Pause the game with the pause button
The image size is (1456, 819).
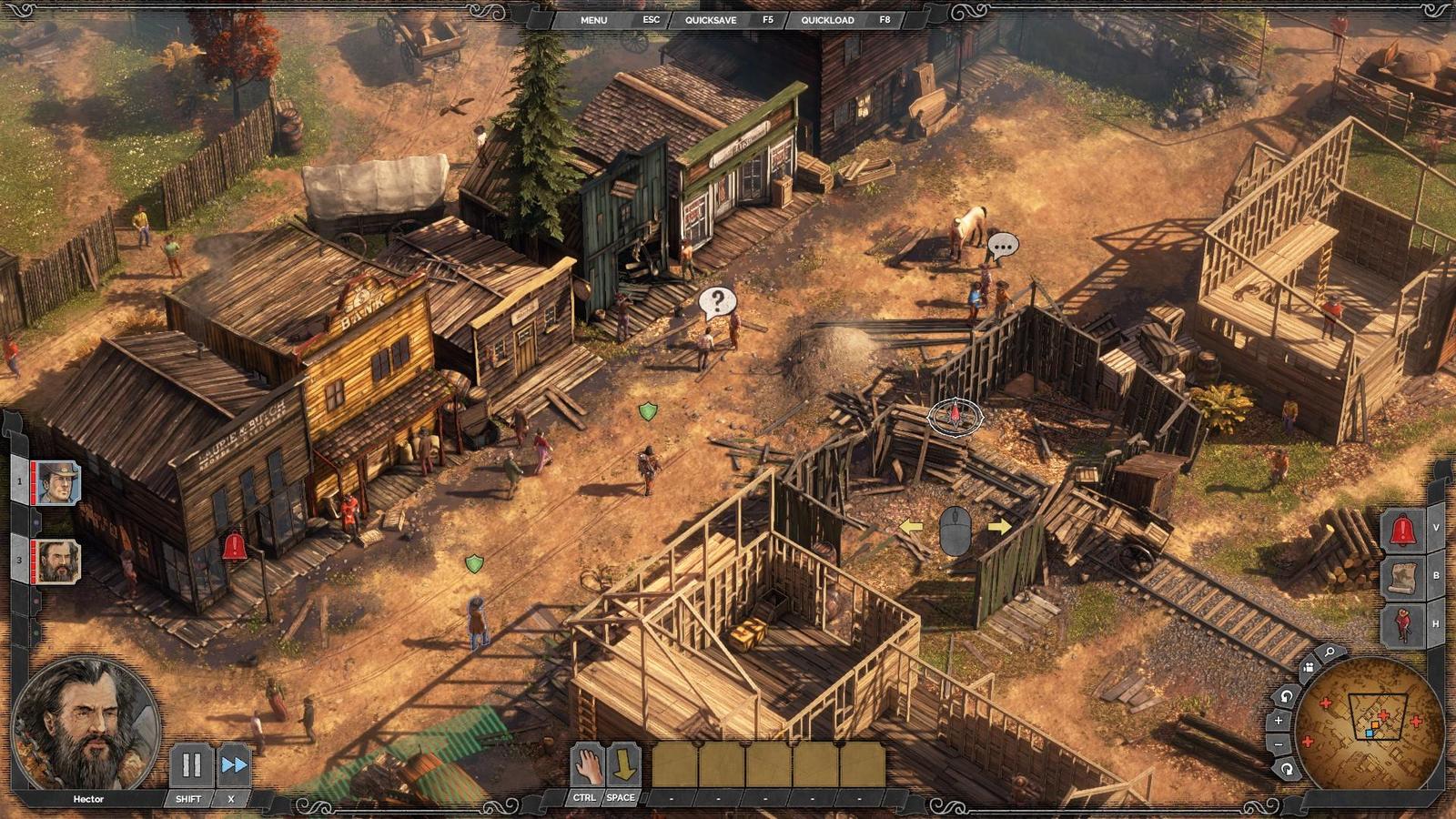click(191, 765)
